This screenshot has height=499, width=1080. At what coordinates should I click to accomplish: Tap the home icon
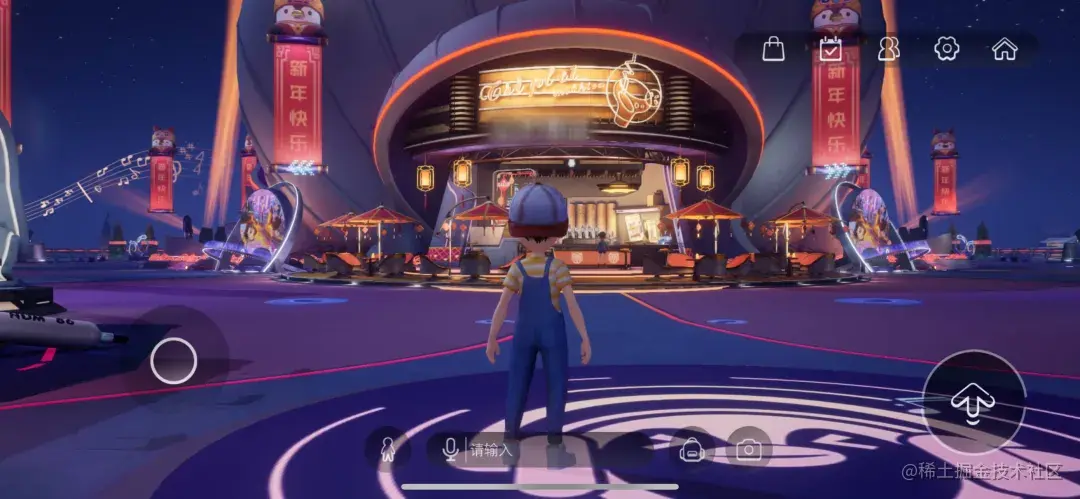click(x=1004, y=49)
